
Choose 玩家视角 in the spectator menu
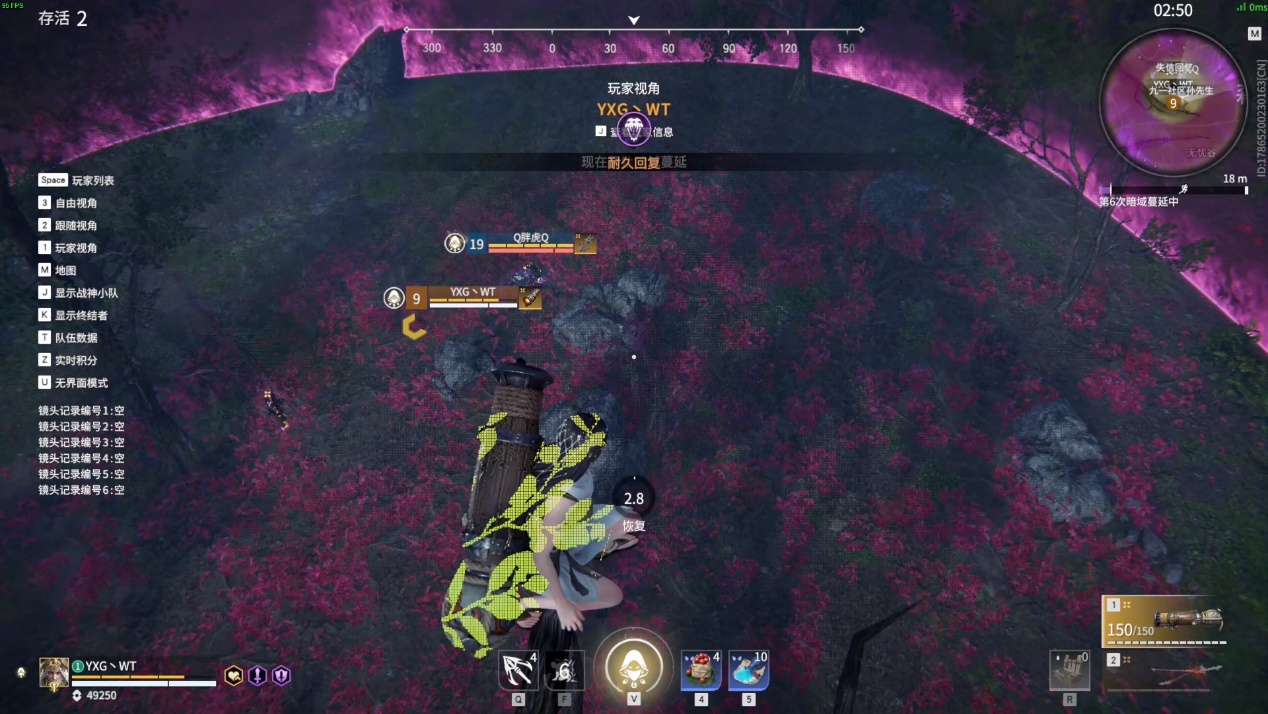click(x=76, y=248)
